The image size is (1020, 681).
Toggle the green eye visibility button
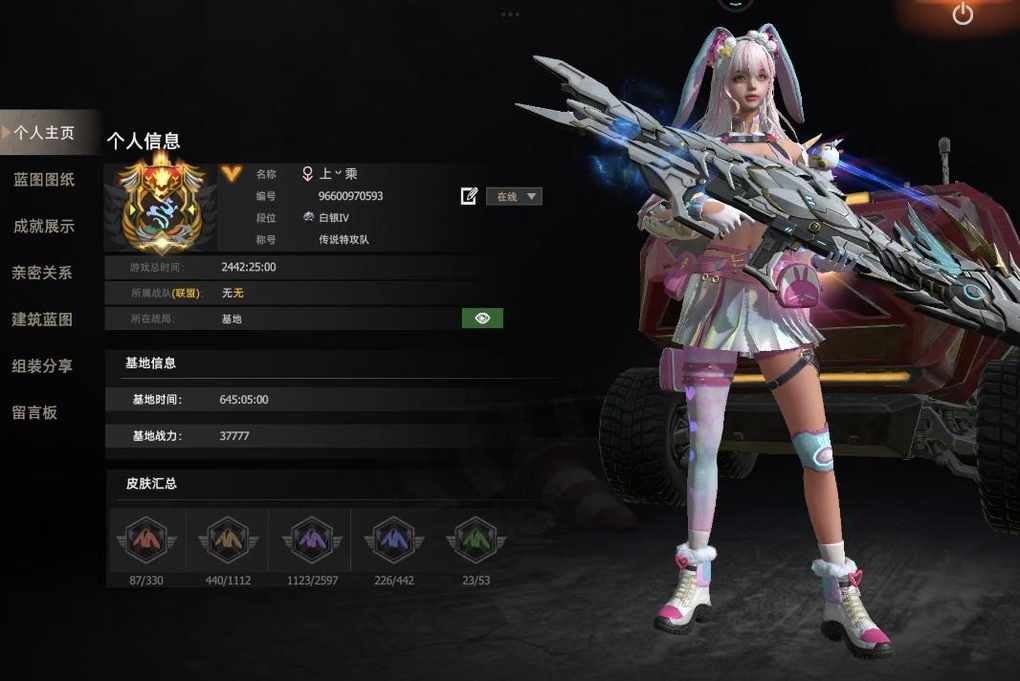pyautogui.click(x=482, y=318)
